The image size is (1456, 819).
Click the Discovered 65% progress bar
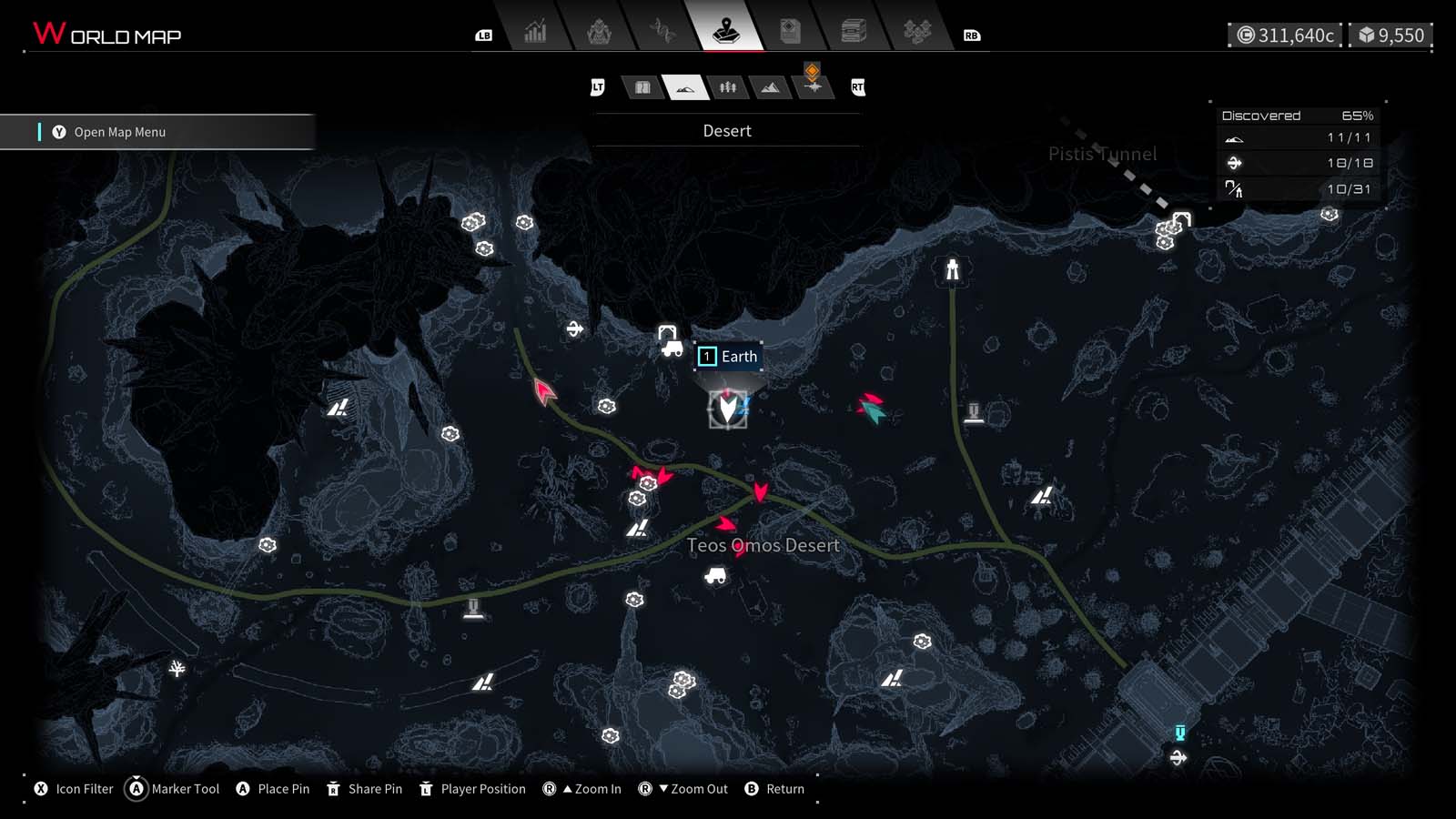1297,116
